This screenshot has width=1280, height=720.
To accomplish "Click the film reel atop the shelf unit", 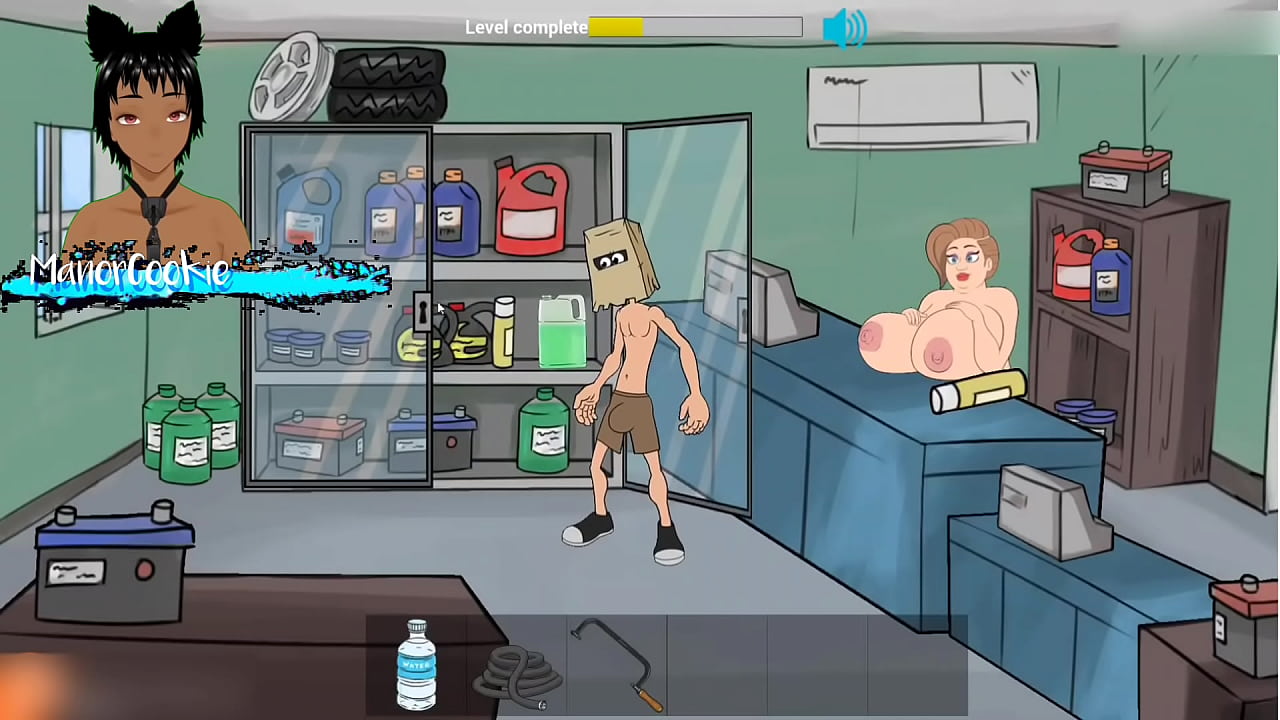I will pos(290,75).
